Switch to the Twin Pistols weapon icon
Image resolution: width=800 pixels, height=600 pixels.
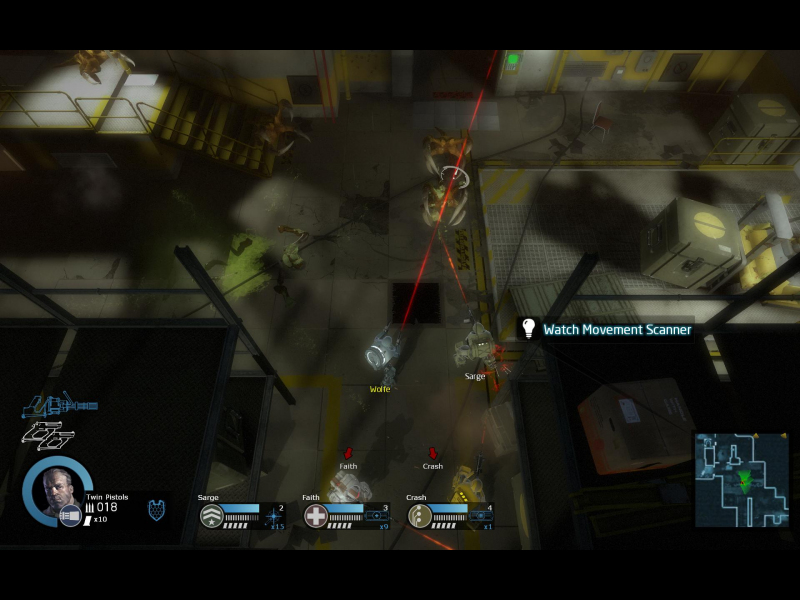pyautogui.click(x=47, y=435)
